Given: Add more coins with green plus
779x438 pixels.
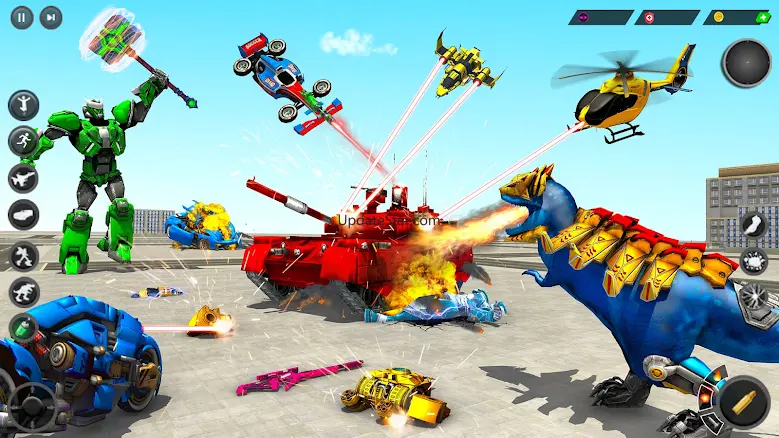Looking at the screenshot, I should click(x=763, y=17).
